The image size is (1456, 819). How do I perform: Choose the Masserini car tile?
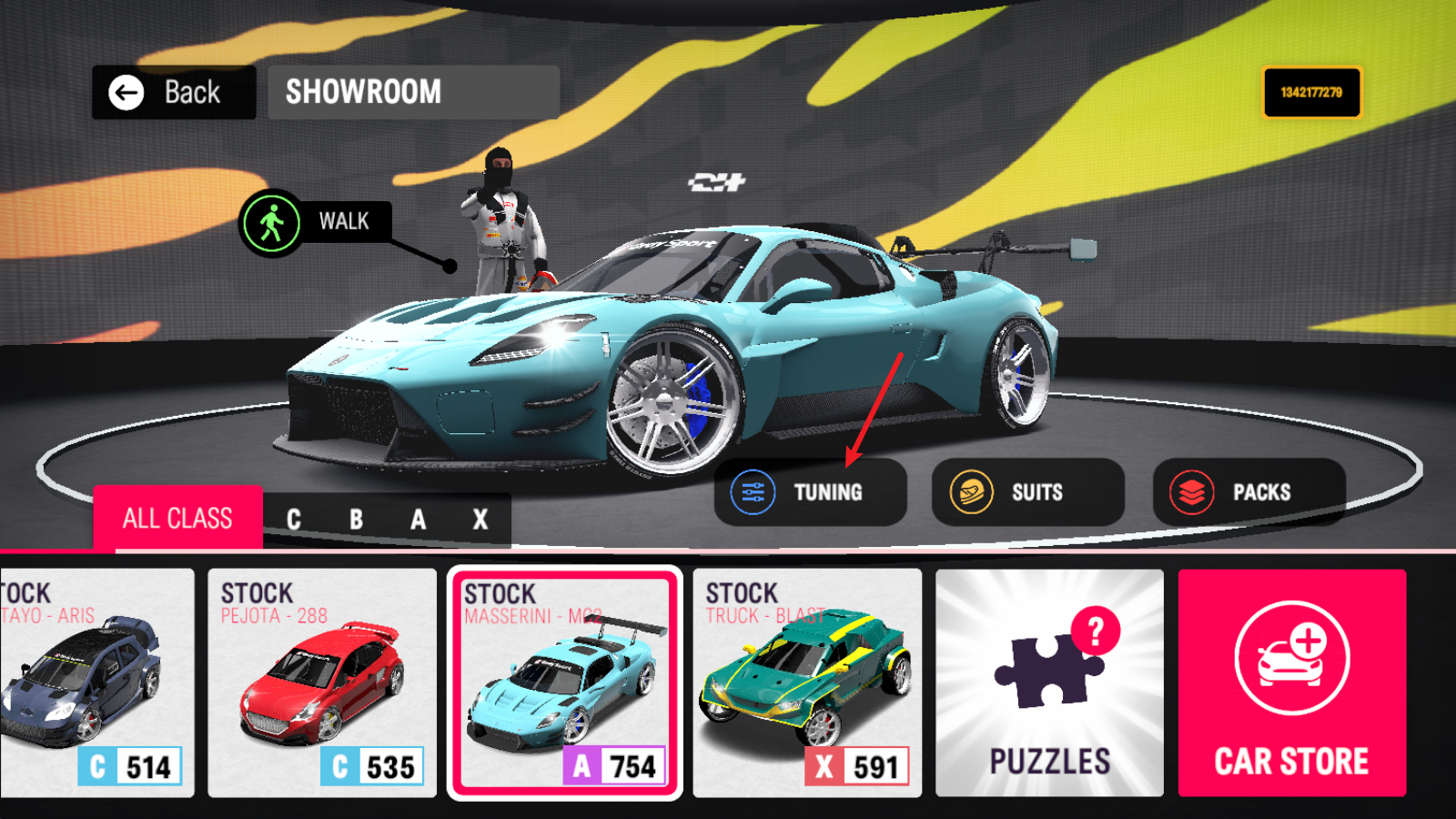564,682
